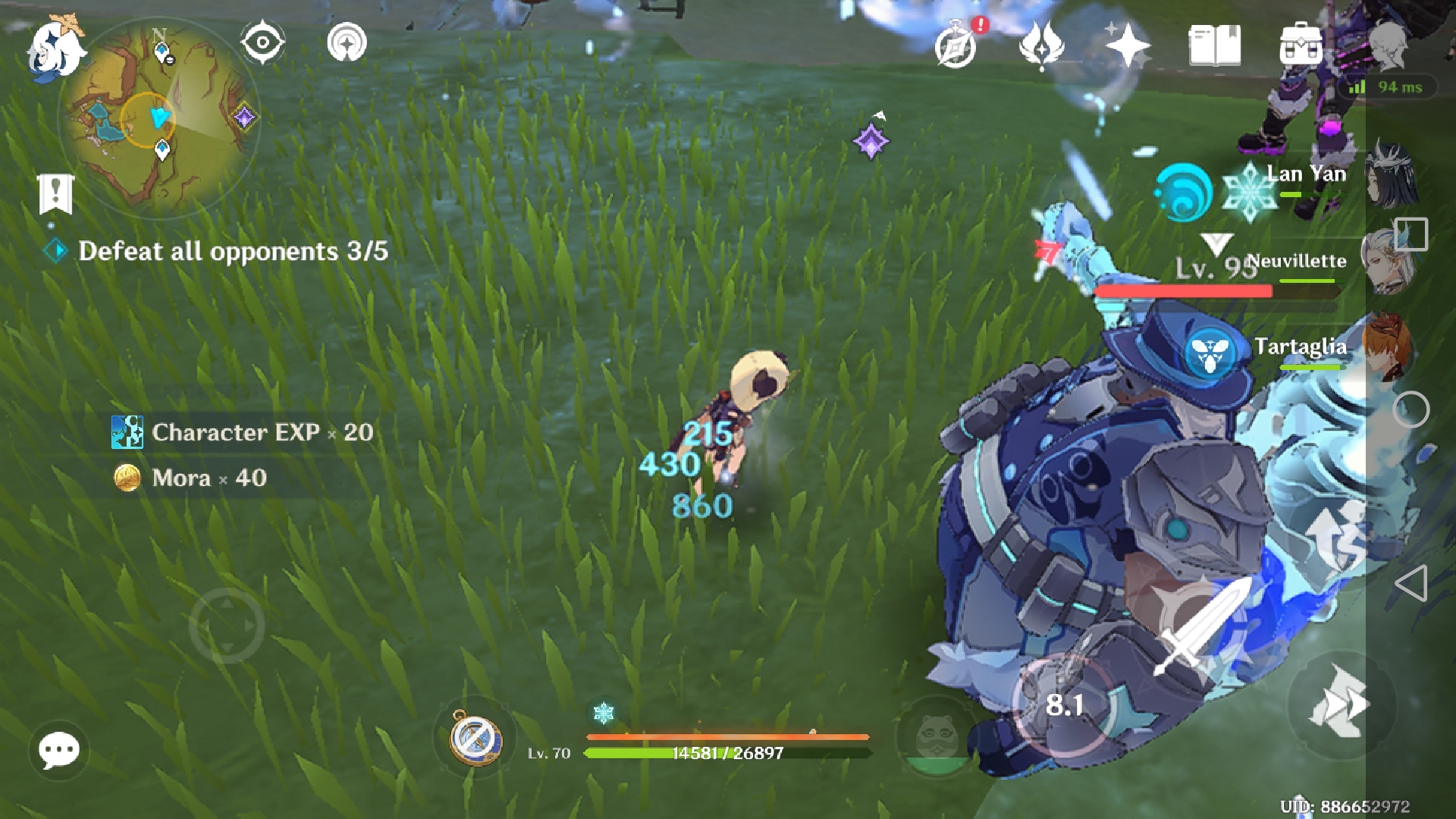Tap the chat bubble icon
Viewport: 1456px width, 819px height.
[x=58, y=750]
